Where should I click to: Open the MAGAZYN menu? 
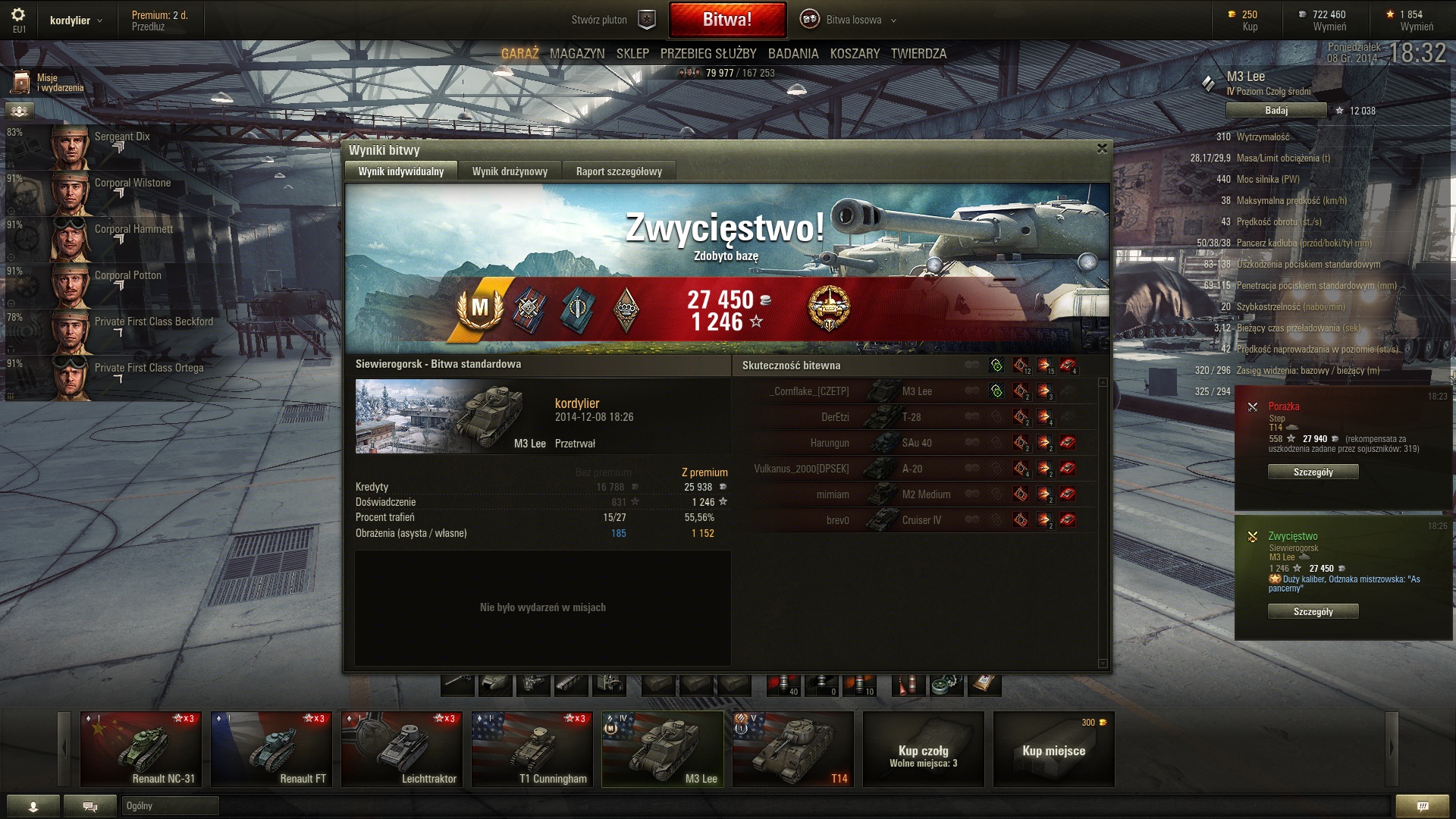pyautogui.click(x=577, y=54)
